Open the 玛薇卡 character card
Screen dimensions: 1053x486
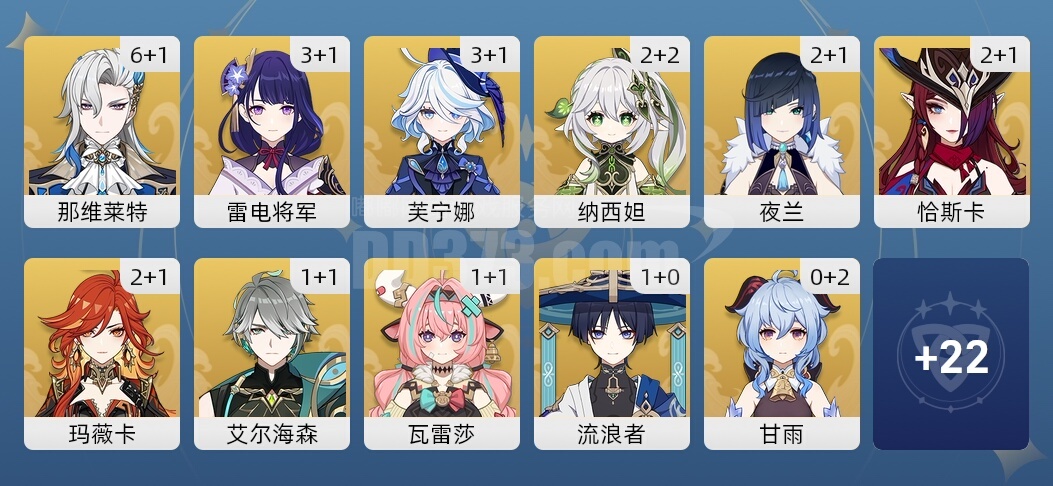pyautogui.click(x=102, y=353)
